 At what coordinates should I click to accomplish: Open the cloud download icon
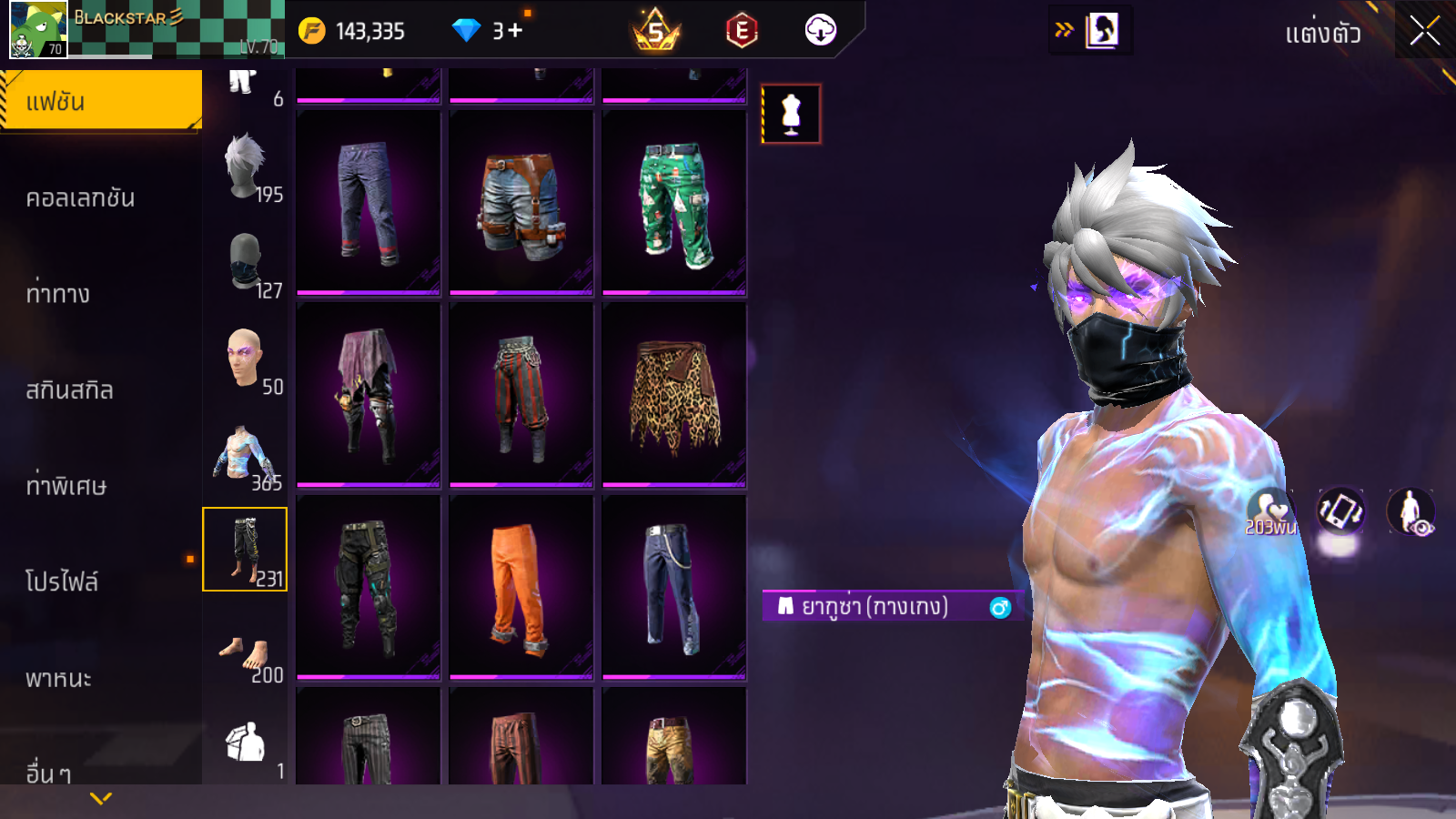tap(820, 31)
